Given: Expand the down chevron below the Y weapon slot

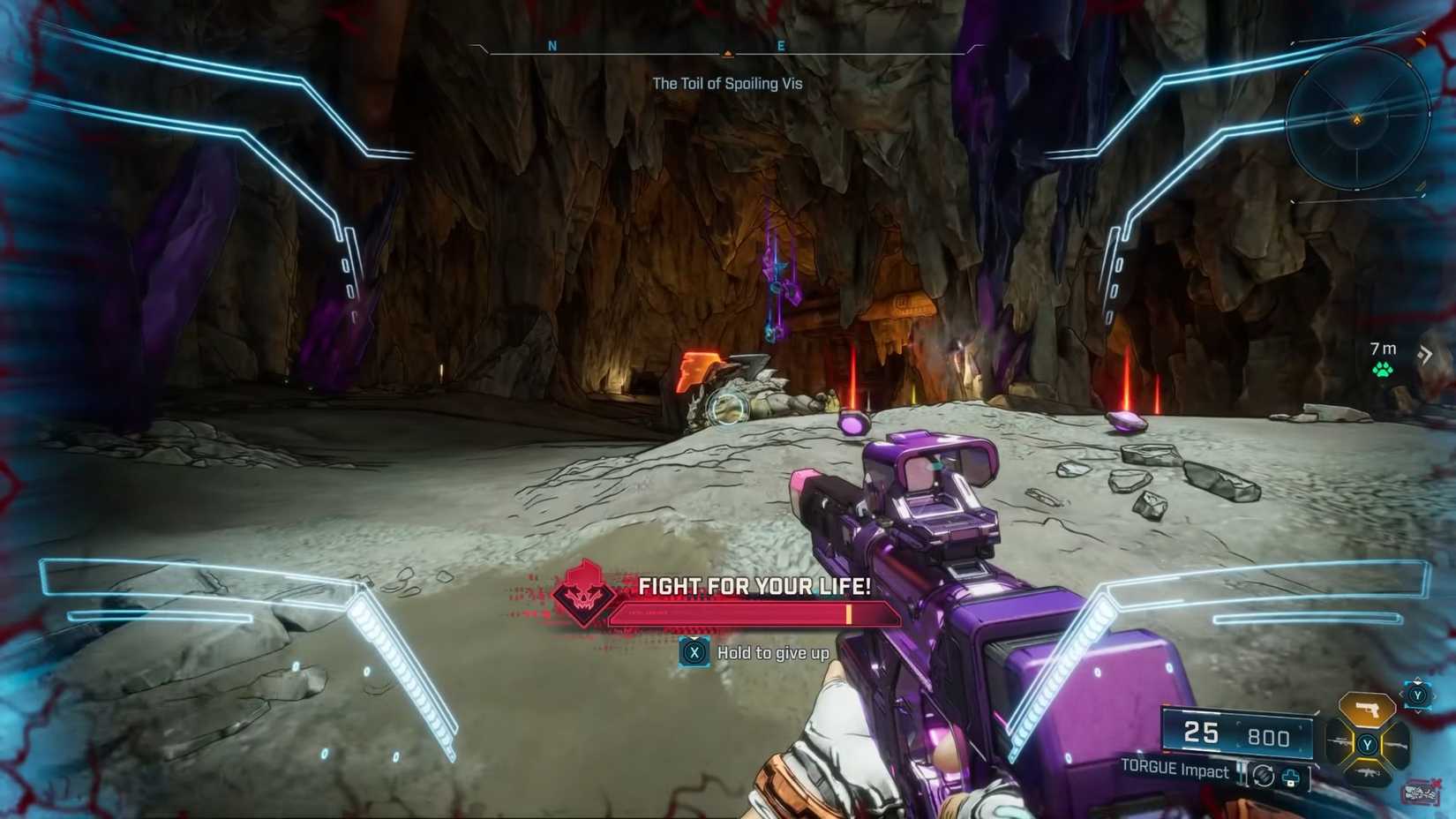Looking at the screenshot, I should 1419,711.
